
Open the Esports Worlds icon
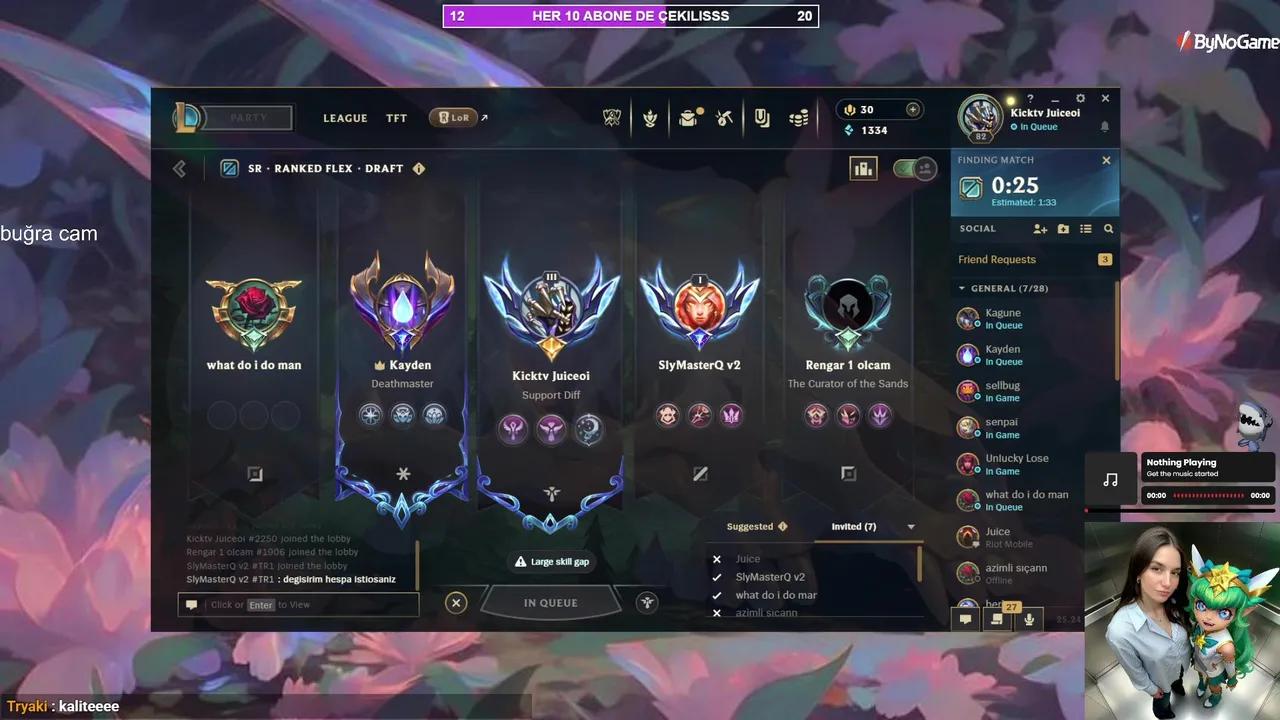click(x=612, y=117)
